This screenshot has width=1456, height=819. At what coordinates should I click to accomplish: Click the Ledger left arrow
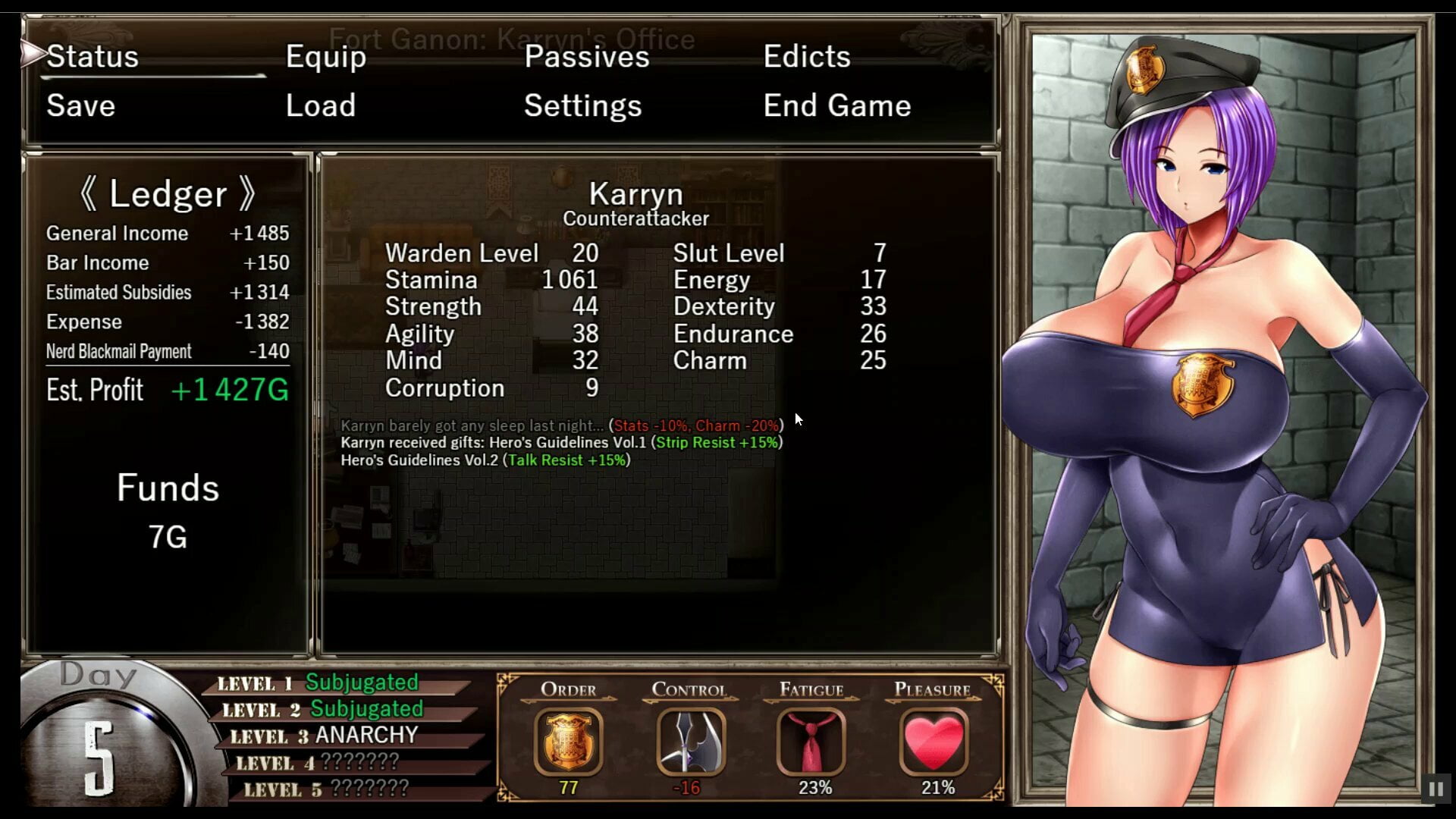(x=88, y=194)
